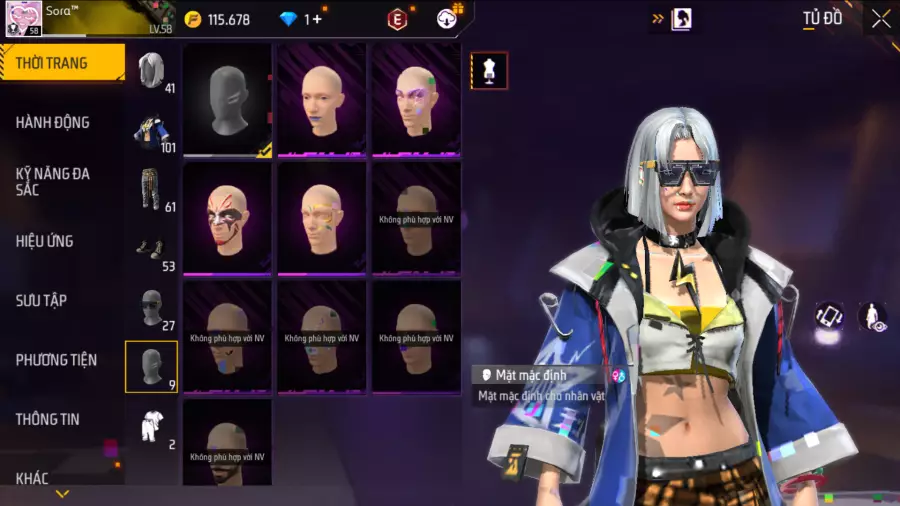Click the character hide-view eye icon
This screenshot has width=900, height=506.
[872, 317]
